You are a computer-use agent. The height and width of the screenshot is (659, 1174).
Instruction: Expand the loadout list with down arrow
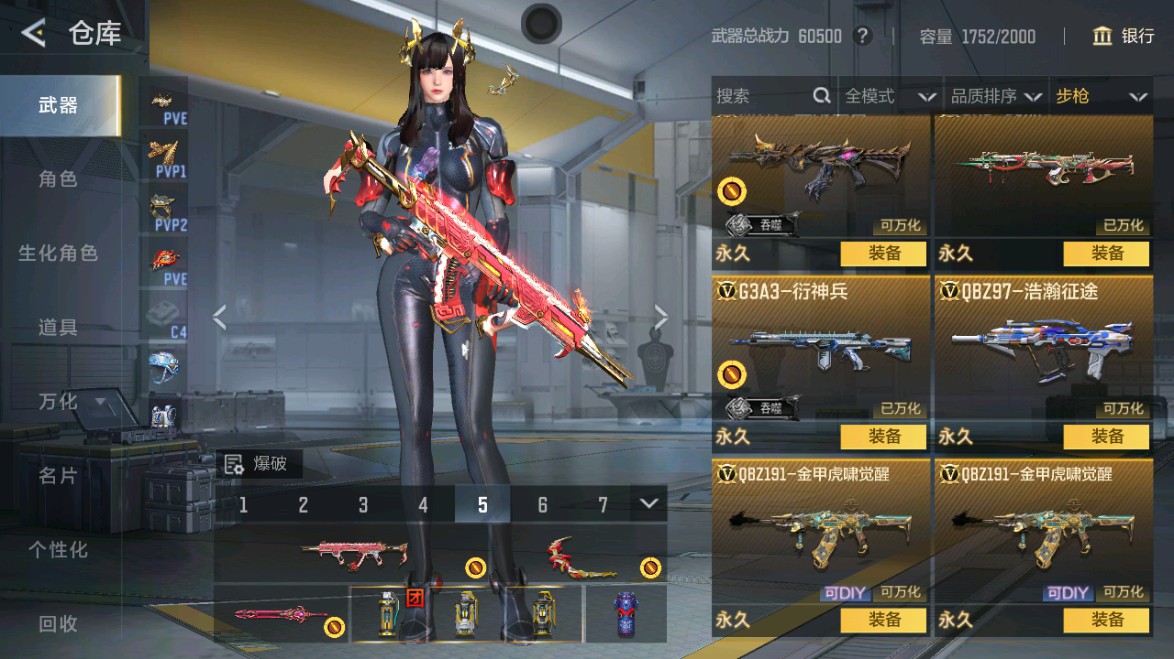click(650, 503)
